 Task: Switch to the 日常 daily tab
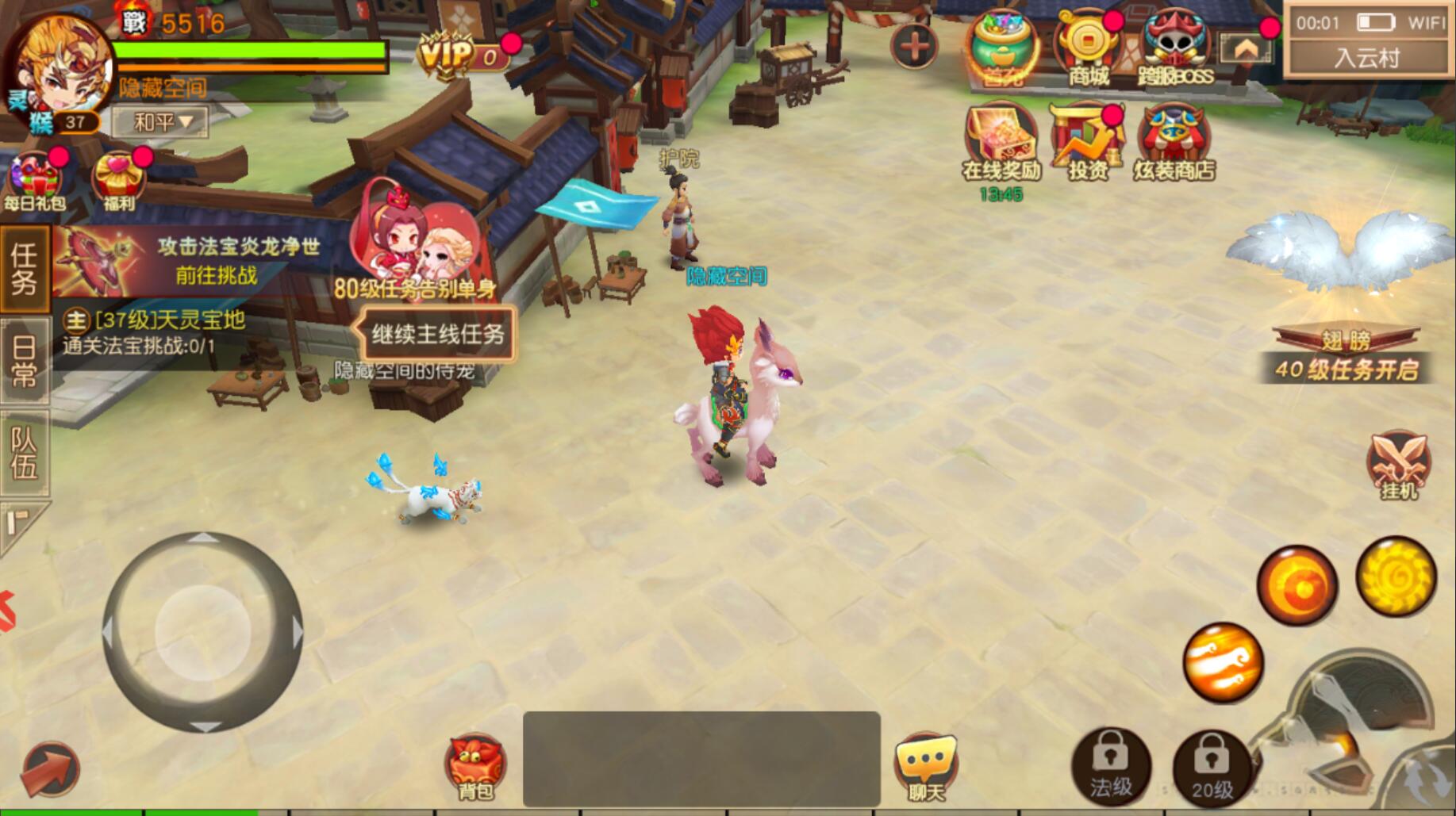[x=24, y=360]
